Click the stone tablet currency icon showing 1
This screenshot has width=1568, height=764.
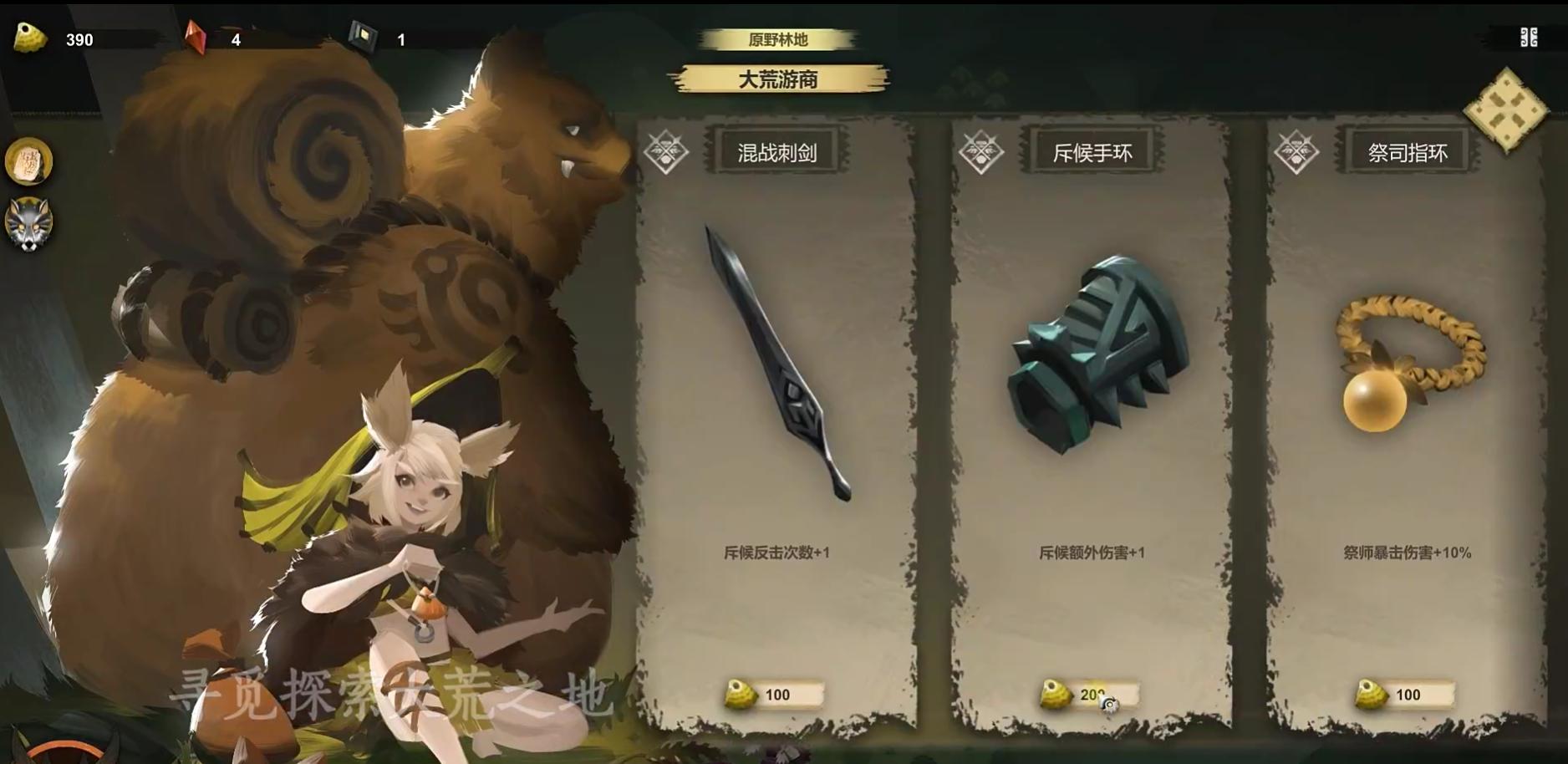(364, 35)
